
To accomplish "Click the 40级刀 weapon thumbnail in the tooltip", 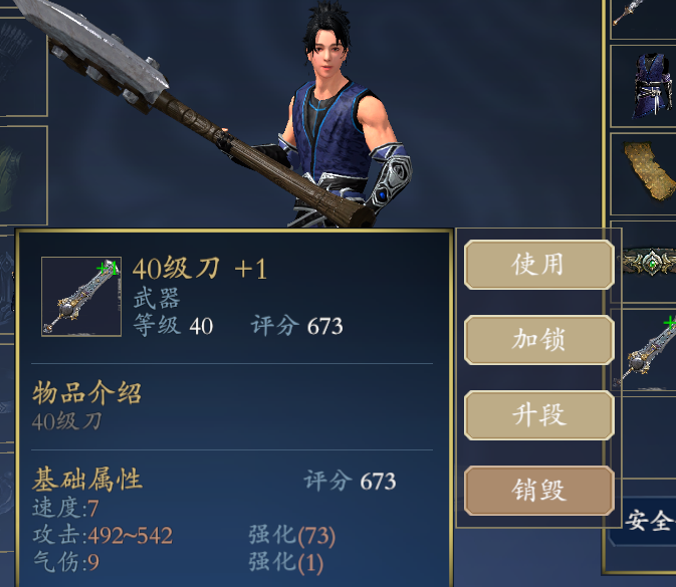I will coord(81,296).
